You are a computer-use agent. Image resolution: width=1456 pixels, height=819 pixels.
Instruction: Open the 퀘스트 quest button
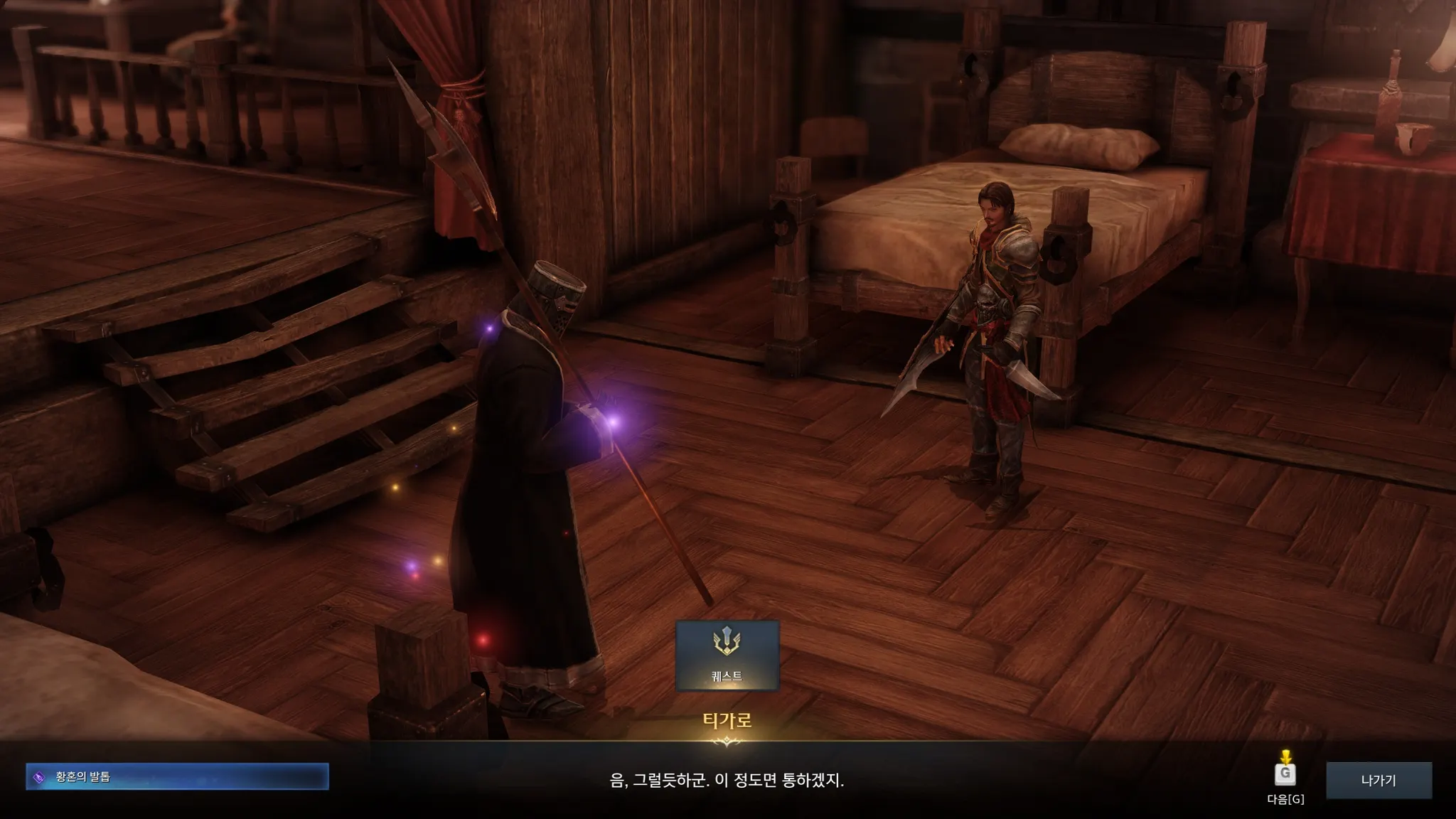(727, 655)
